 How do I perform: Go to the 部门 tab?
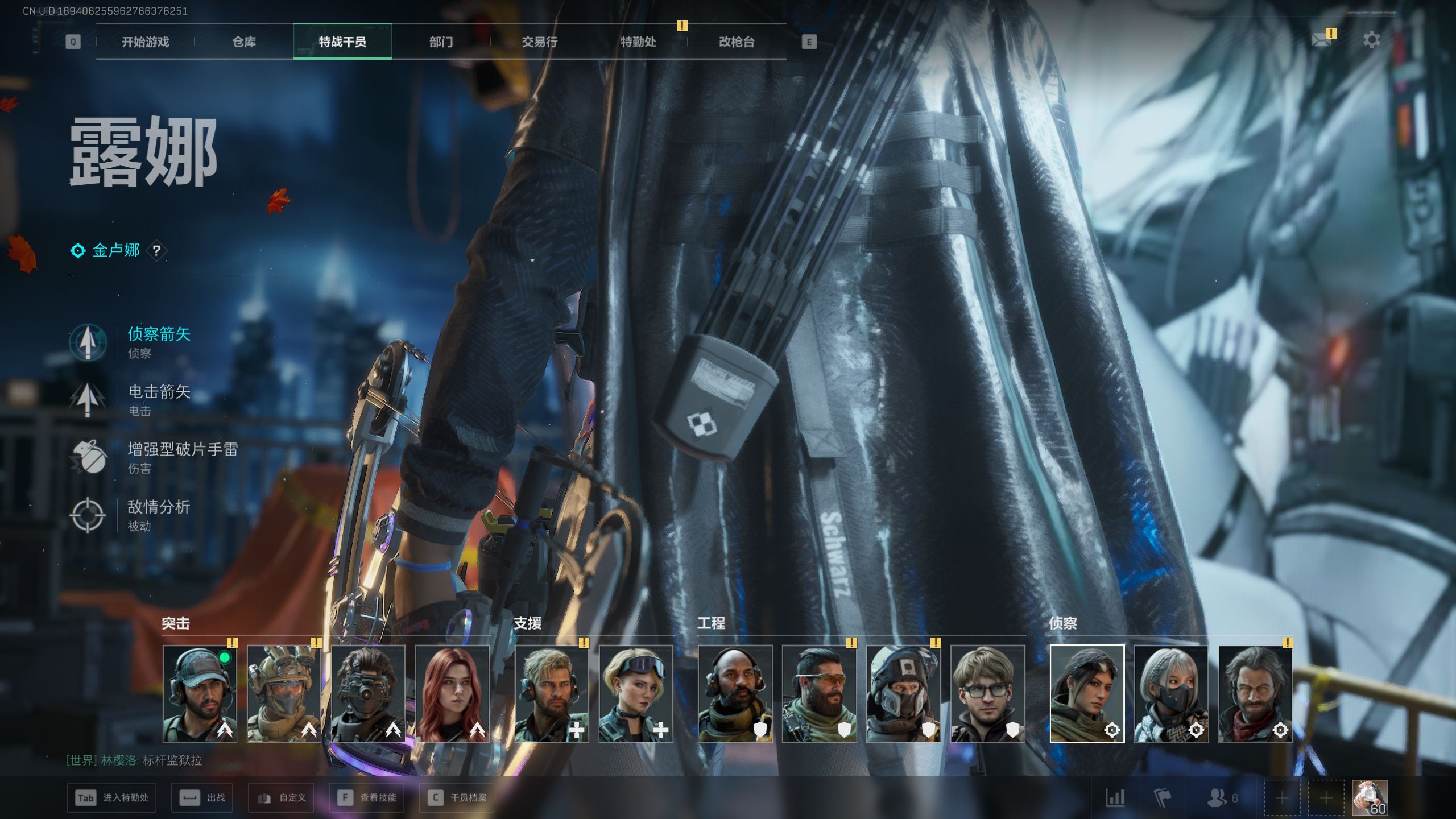point(441,42)
